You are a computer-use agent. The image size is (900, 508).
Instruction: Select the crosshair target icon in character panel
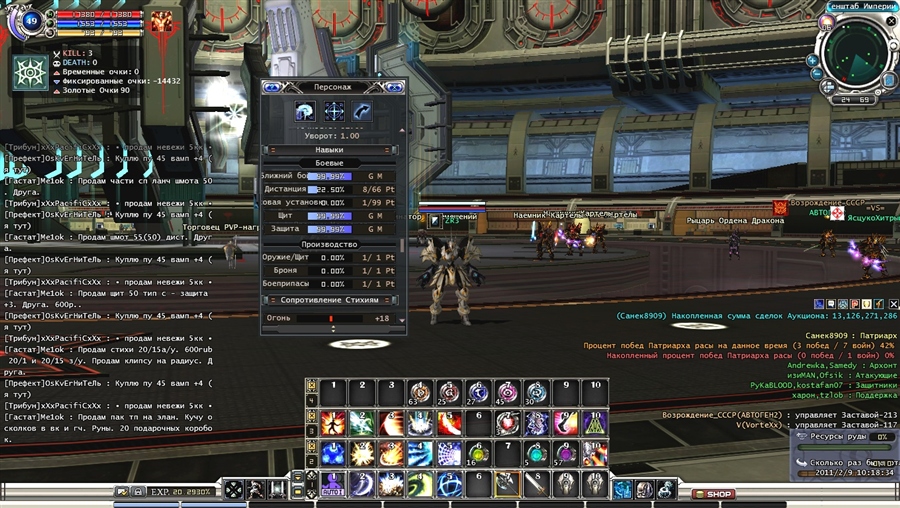point(334,112)
